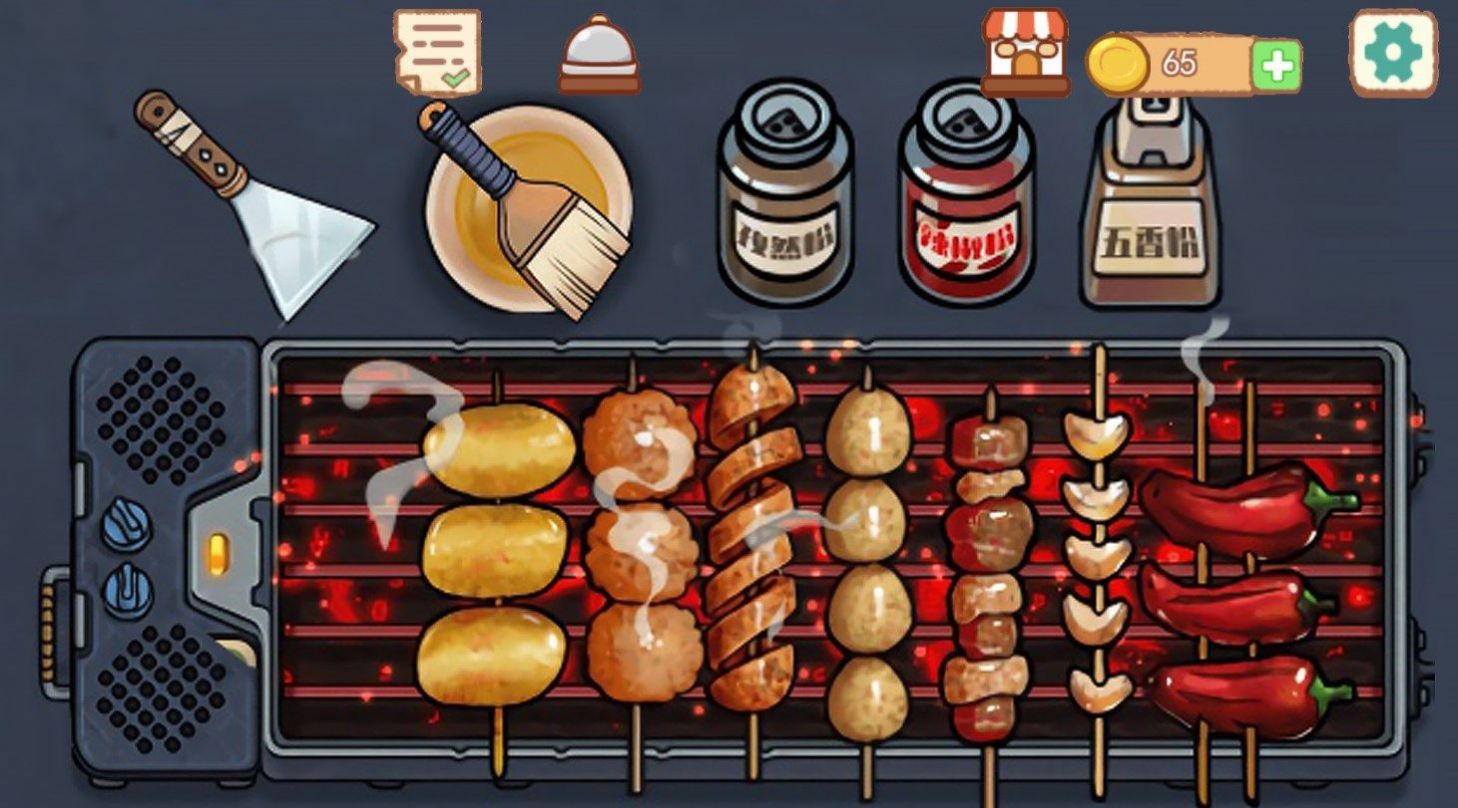Select the oil brush bowl
The height and width of the screenshot is (808, 1458).
point(528,208)
